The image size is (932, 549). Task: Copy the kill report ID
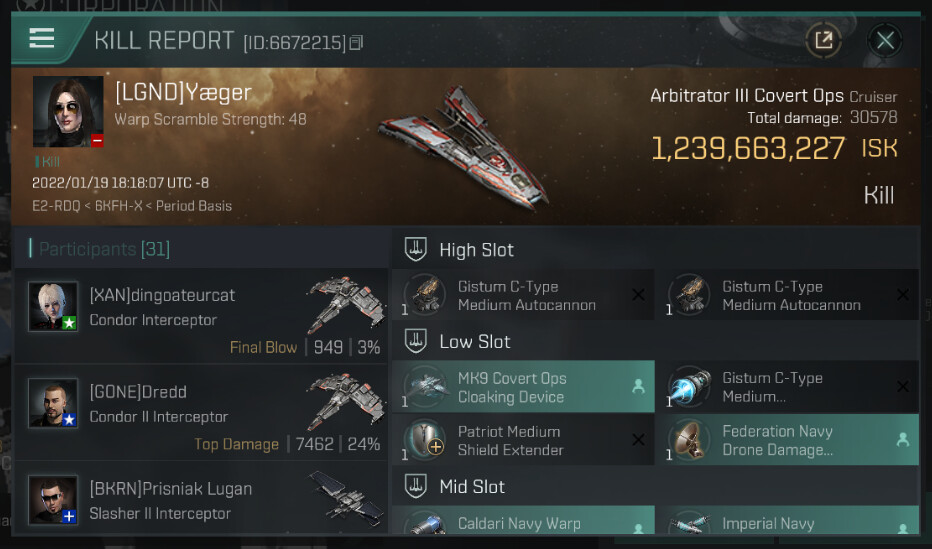coord(356,42)
